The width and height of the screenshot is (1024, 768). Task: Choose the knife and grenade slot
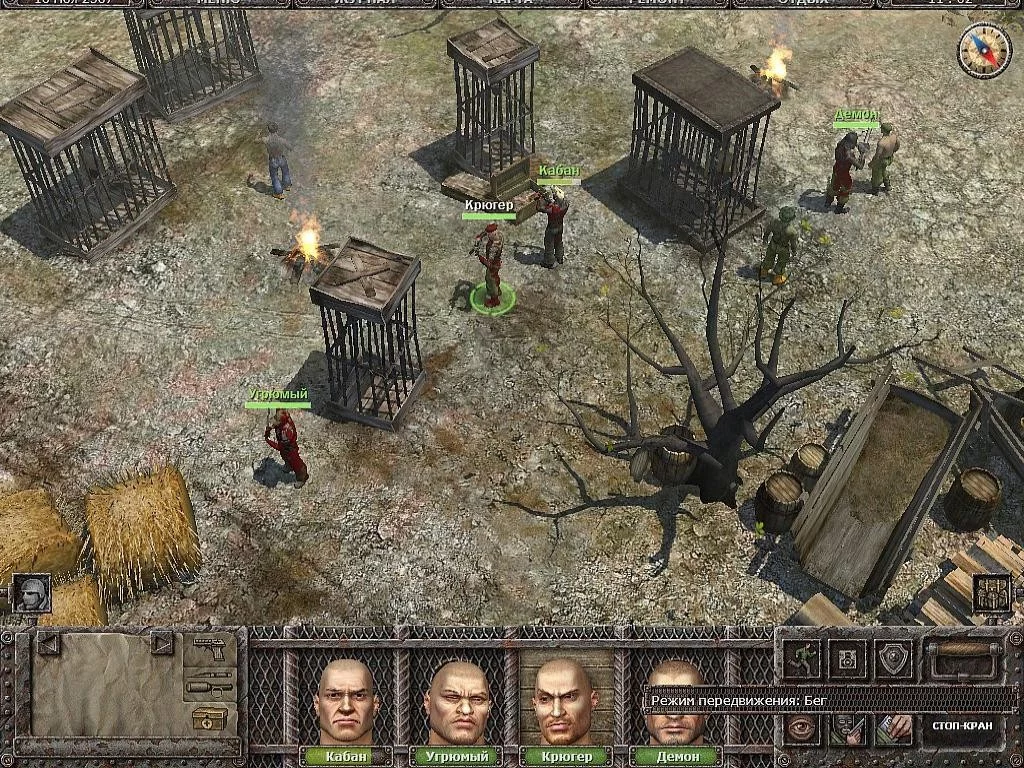coord(210,682)
